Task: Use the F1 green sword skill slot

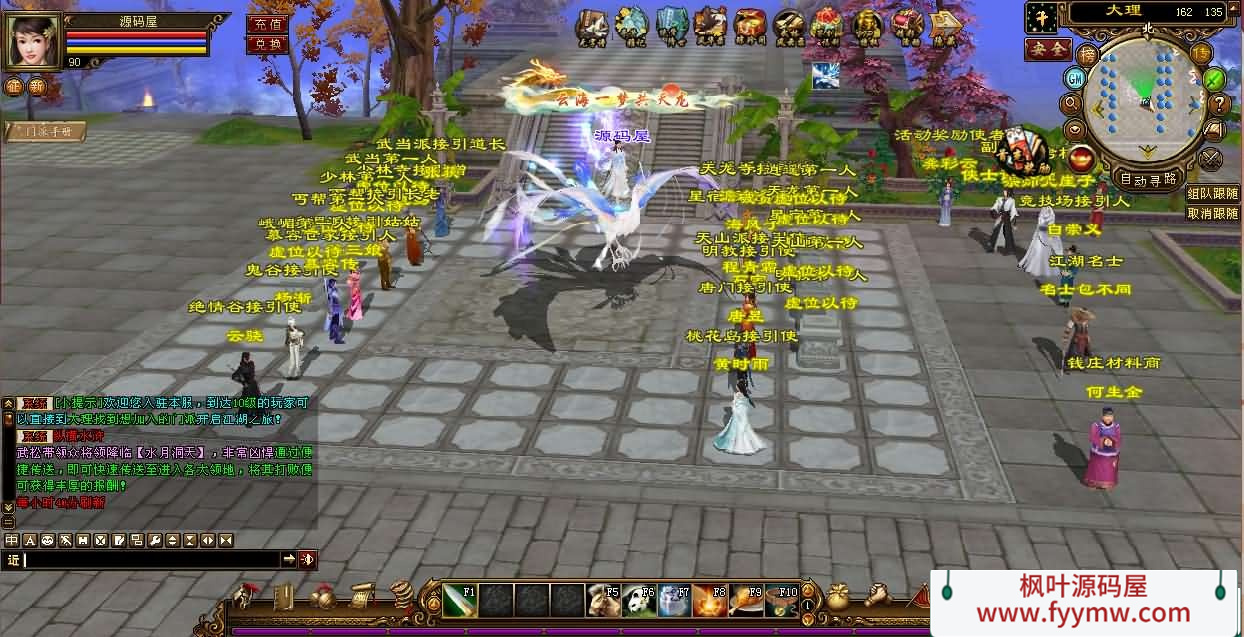Action: pyautogui.click(x=460, y=600)
